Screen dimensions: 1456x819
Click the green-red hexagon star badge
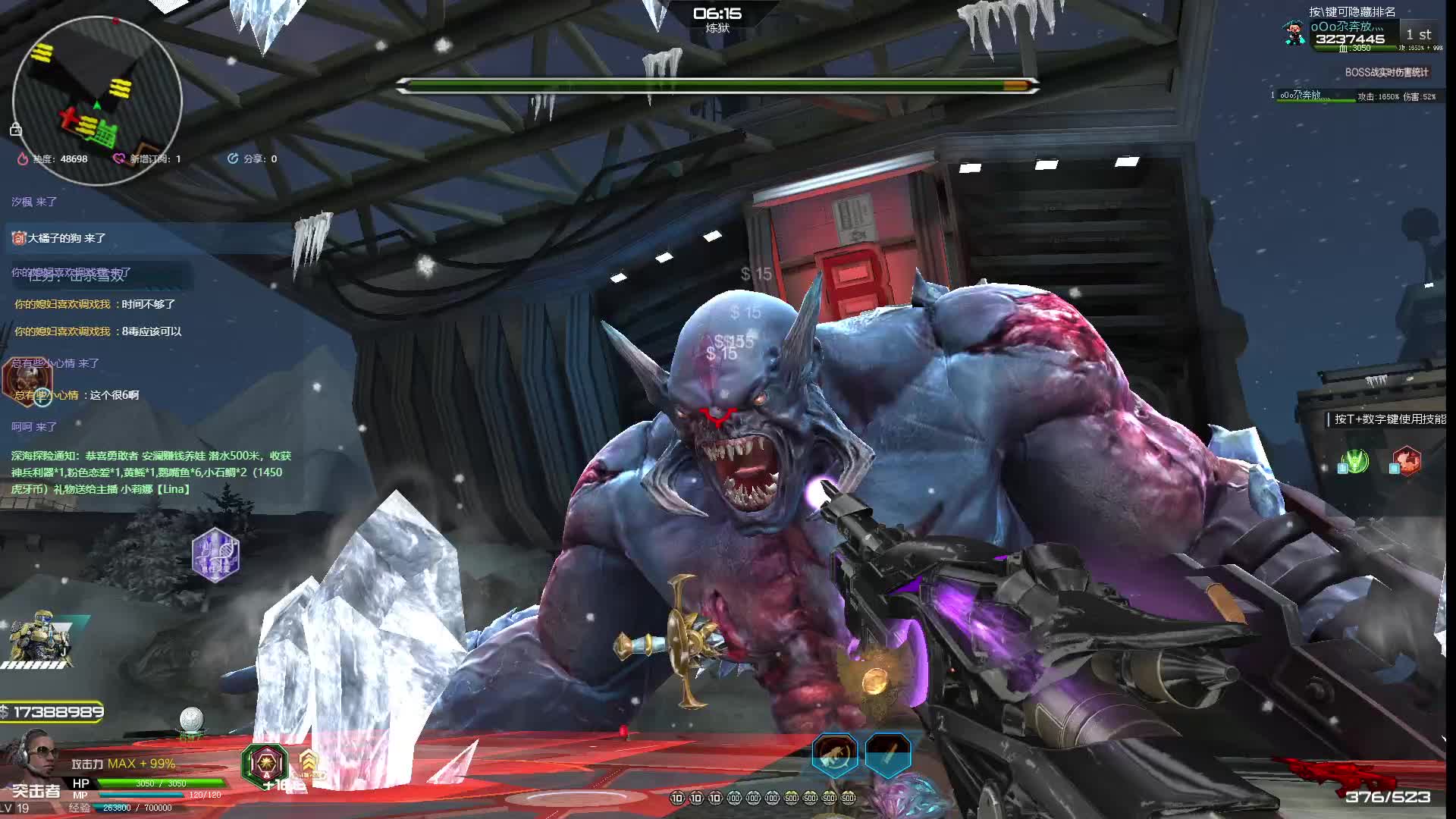tap(265, 762)
